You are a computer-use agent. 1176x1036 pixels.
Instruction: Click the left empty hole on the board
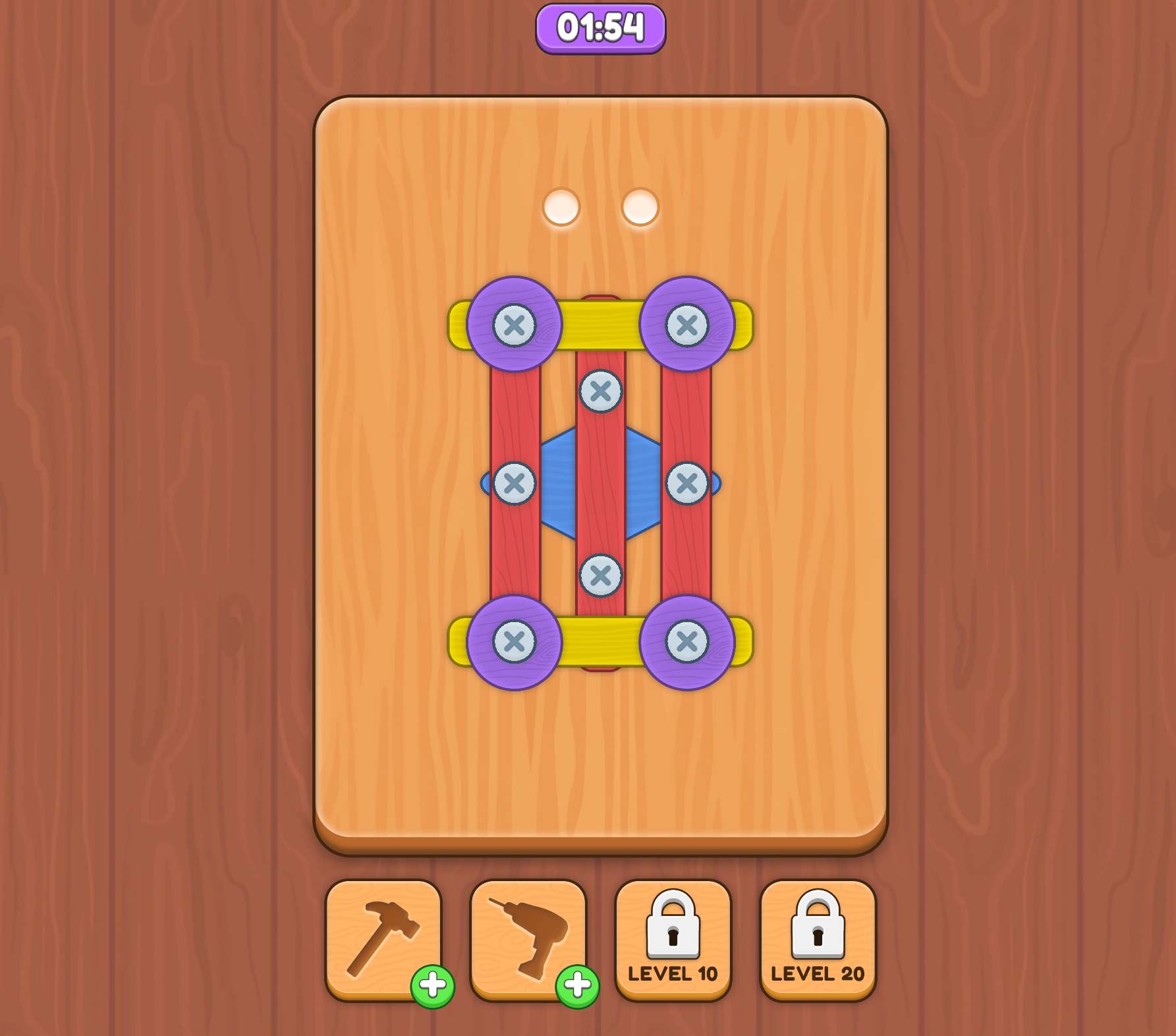[560, 208]
